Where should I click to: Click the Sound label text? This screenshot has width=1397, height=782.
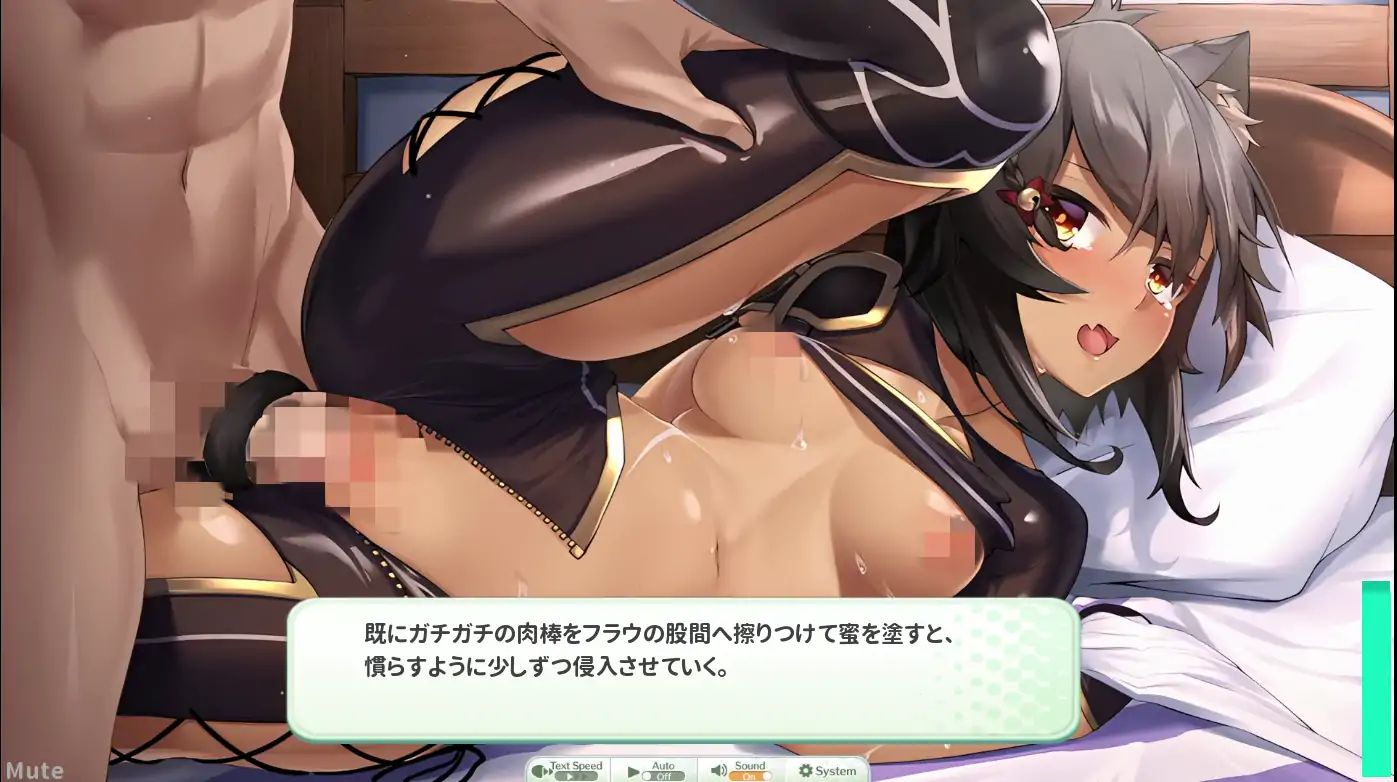[750, 765]
